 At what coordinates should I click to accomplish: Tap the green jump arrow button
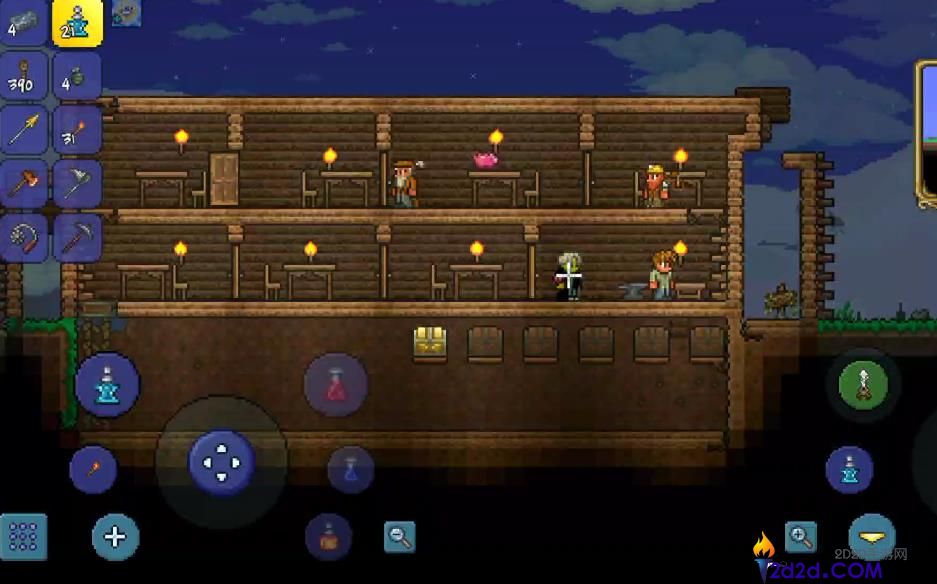(x=864, y=385)
